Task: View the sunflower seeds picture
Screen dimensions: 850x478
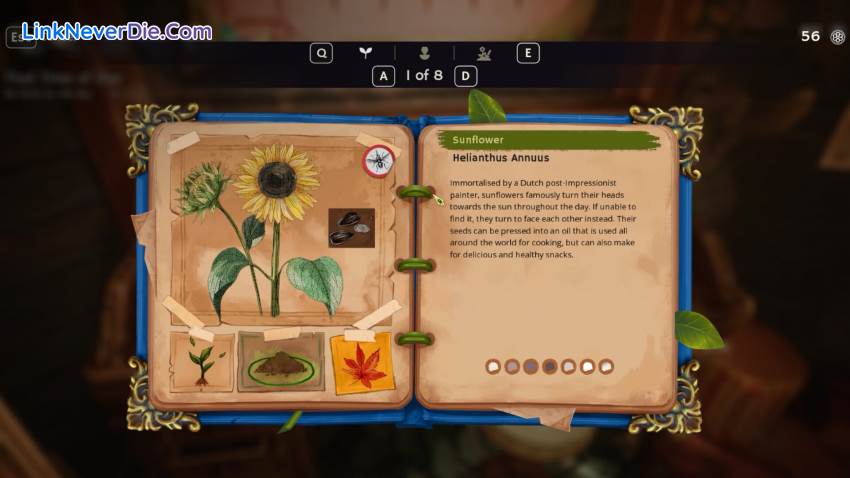Action: [x=351, y=228]
